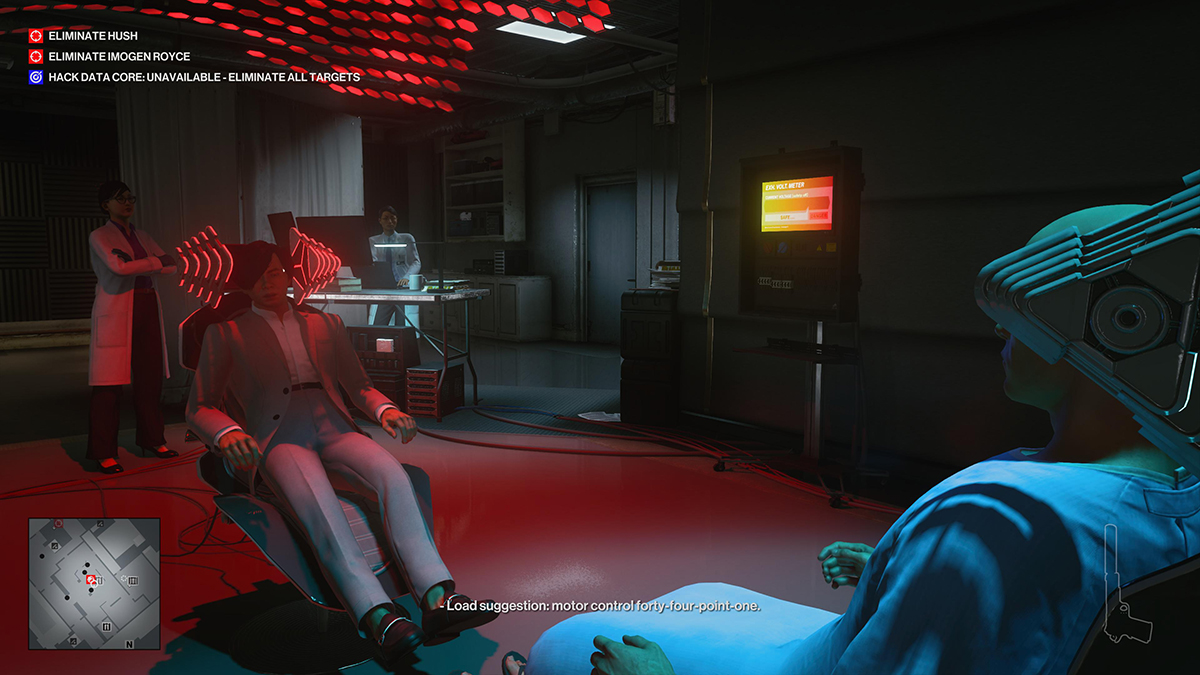
Task: Select the Eliminate Hush objective
Action: (x=93, y=36)
